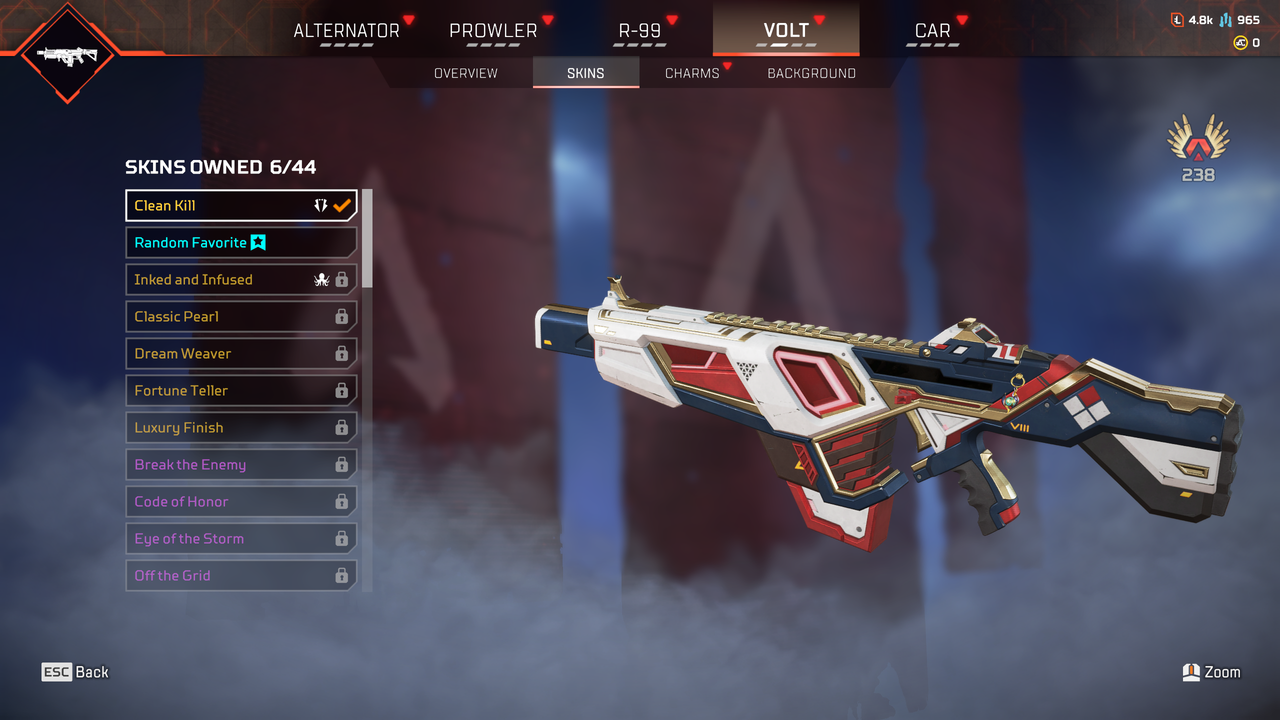
Task: Preview the Luxury Finish skin
Action: pos(240,427)
